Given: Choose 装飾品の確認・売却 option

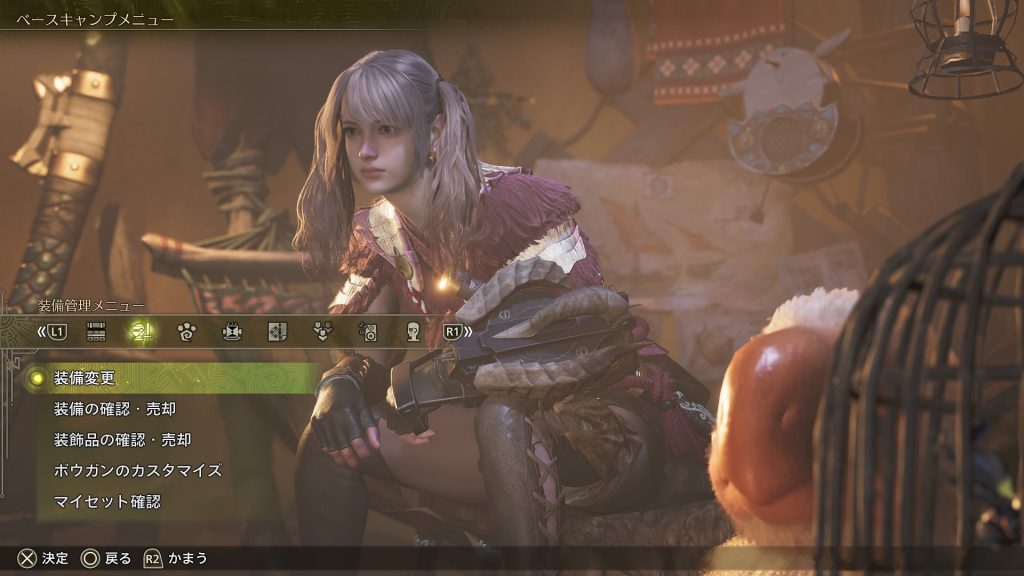Looking at the screenshot, I should click(121, 439).
